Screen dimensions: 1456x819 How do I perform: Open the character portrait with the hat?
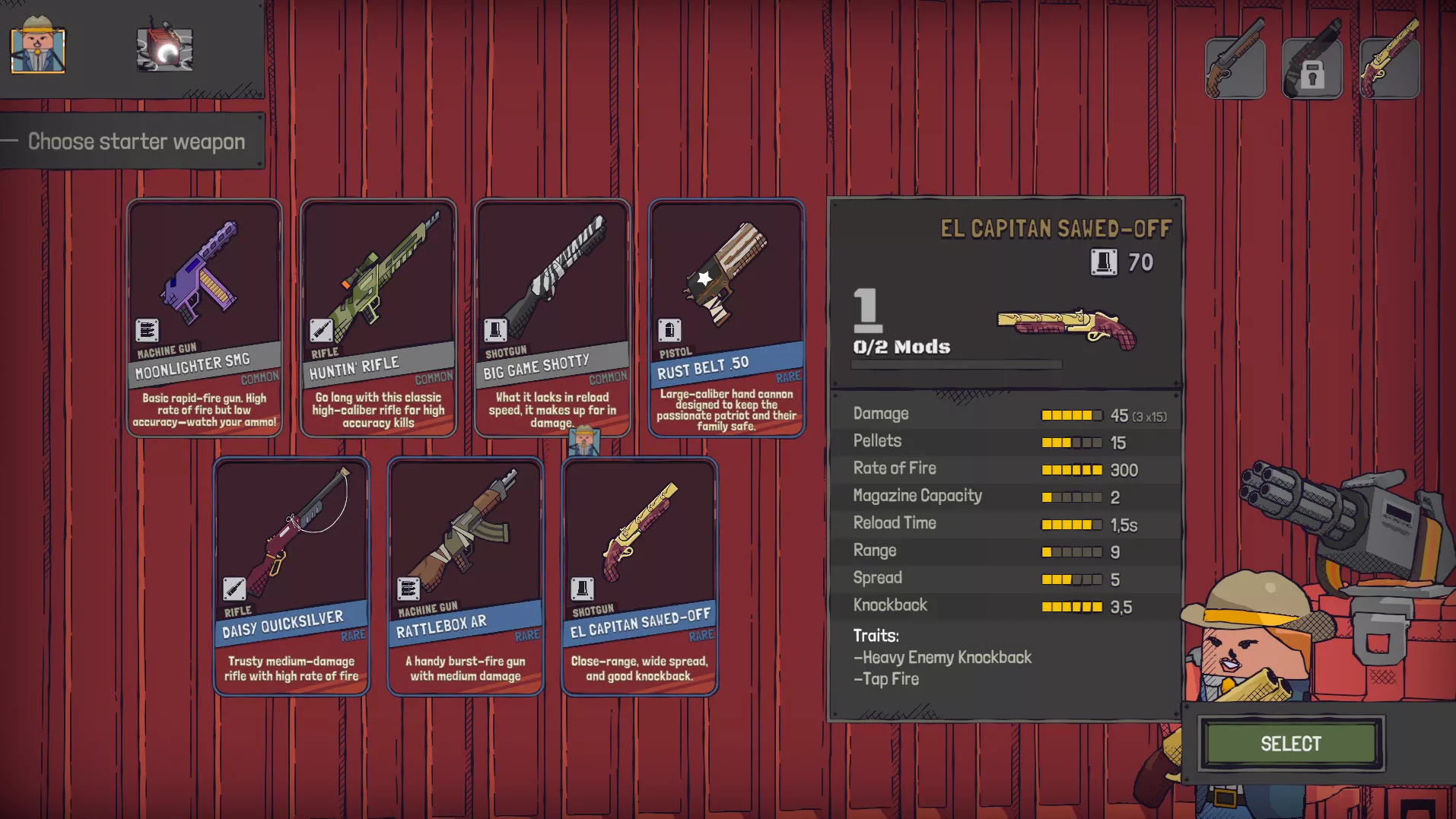[x=37, y=49]
